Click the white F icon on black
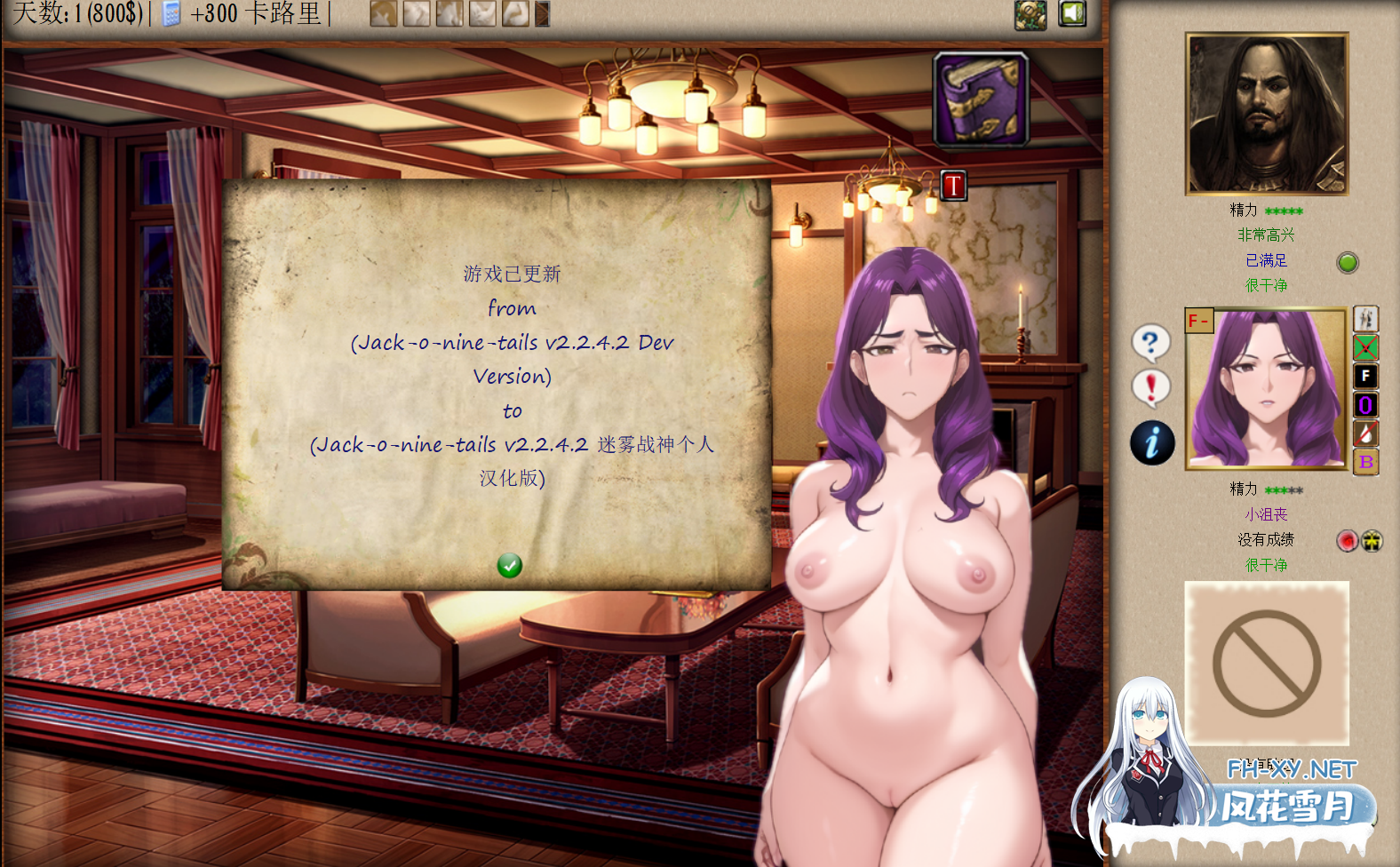The width and height of the screenshot is (1400, 867). click(1365, 377)
